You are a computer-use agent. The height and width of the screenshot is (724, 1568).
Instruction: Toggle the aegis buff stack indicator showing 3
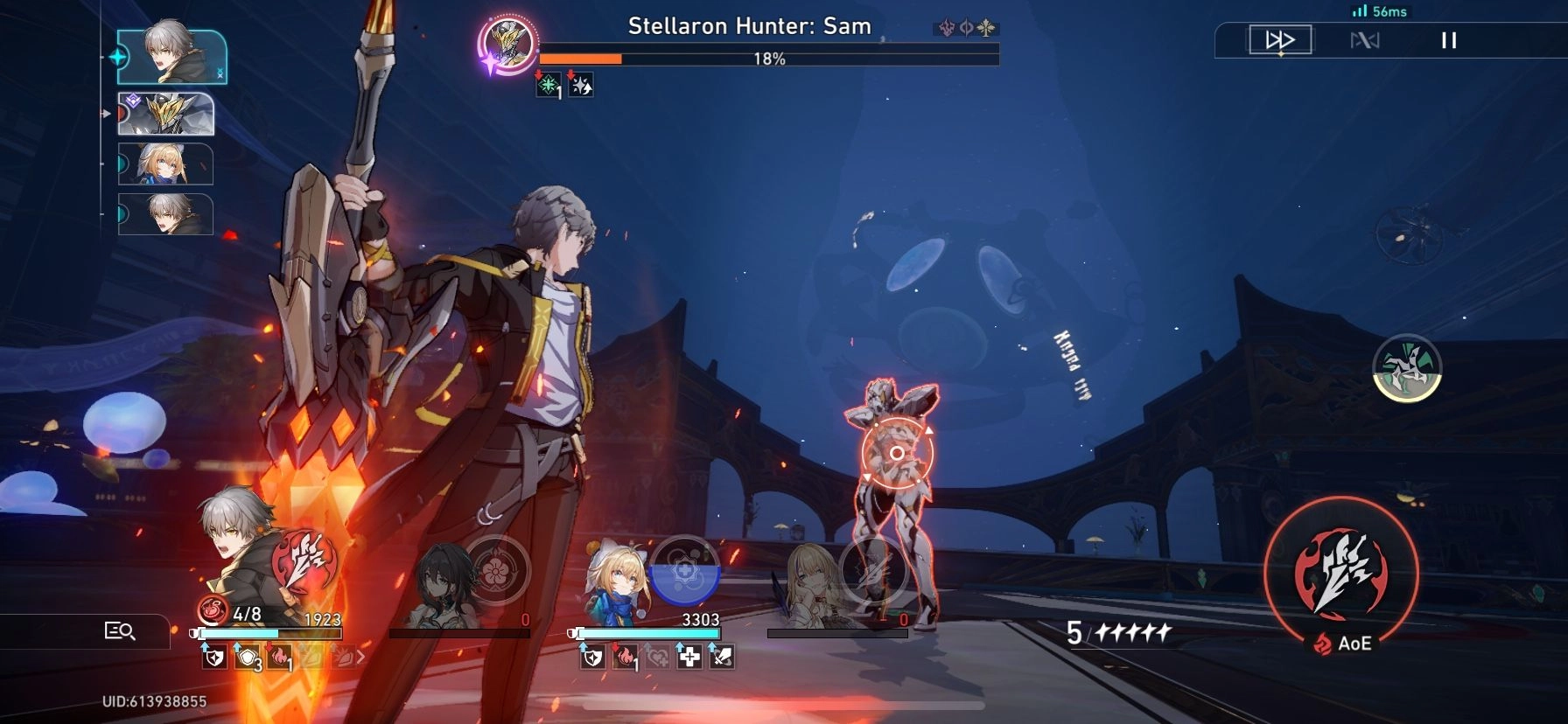pyautogui.click(x=246, y=658)
